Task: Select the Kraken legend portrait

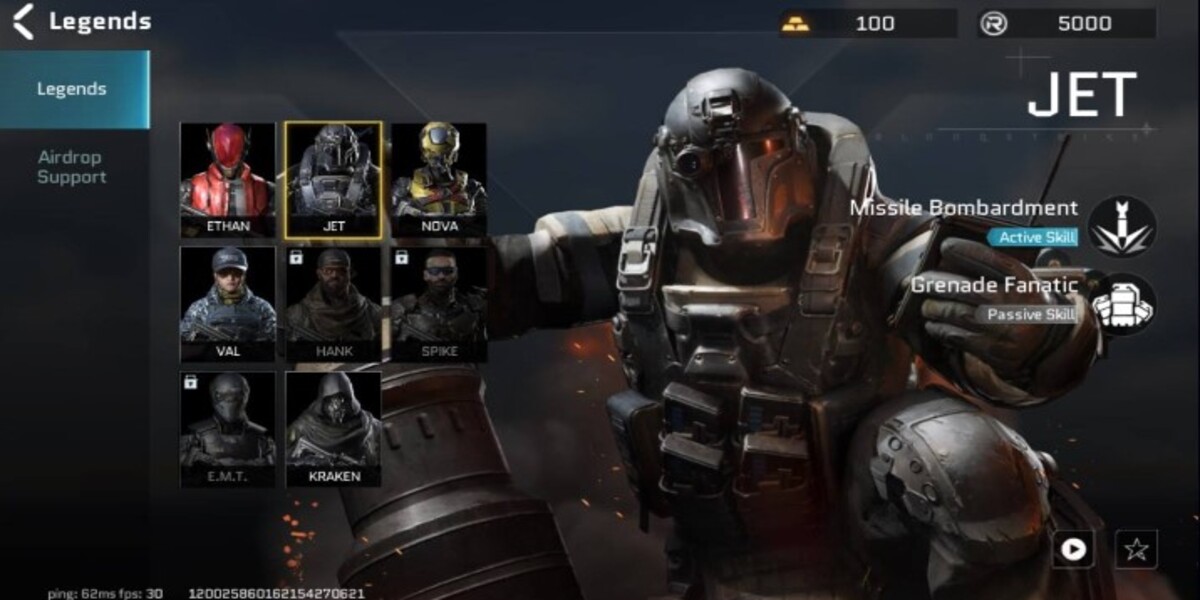Action: (x=333, y=429)
